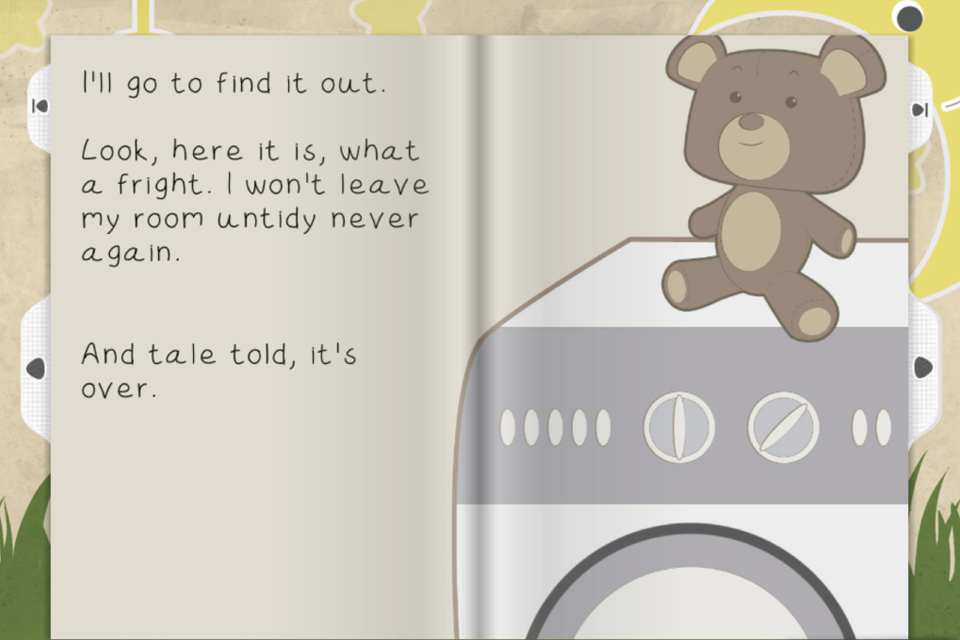This screenshot has width=960, height=640.
Task: Skip to the last page tab
Action: [x=921, y=109]
